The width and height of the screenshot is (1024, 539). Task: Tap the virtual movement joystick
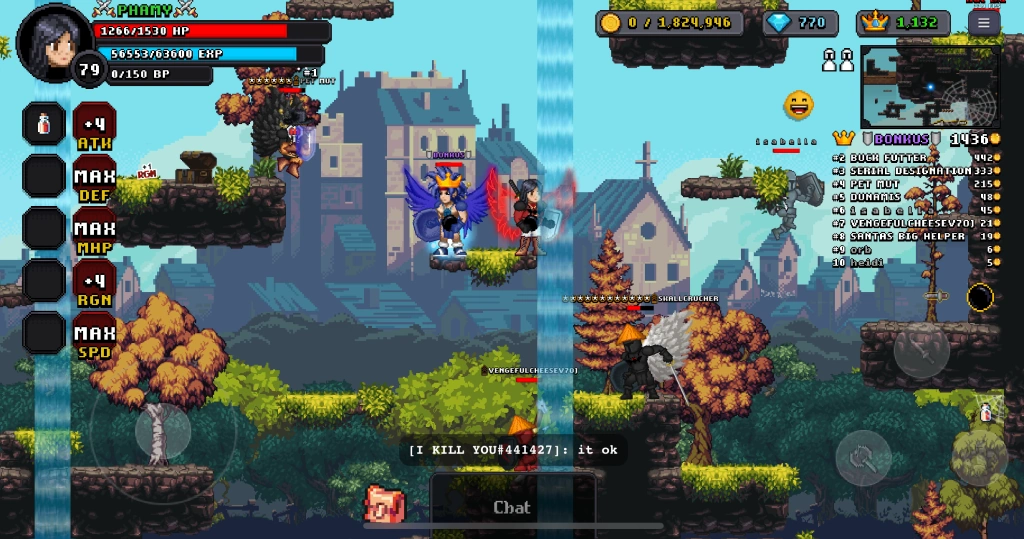(x=162, y=430)
